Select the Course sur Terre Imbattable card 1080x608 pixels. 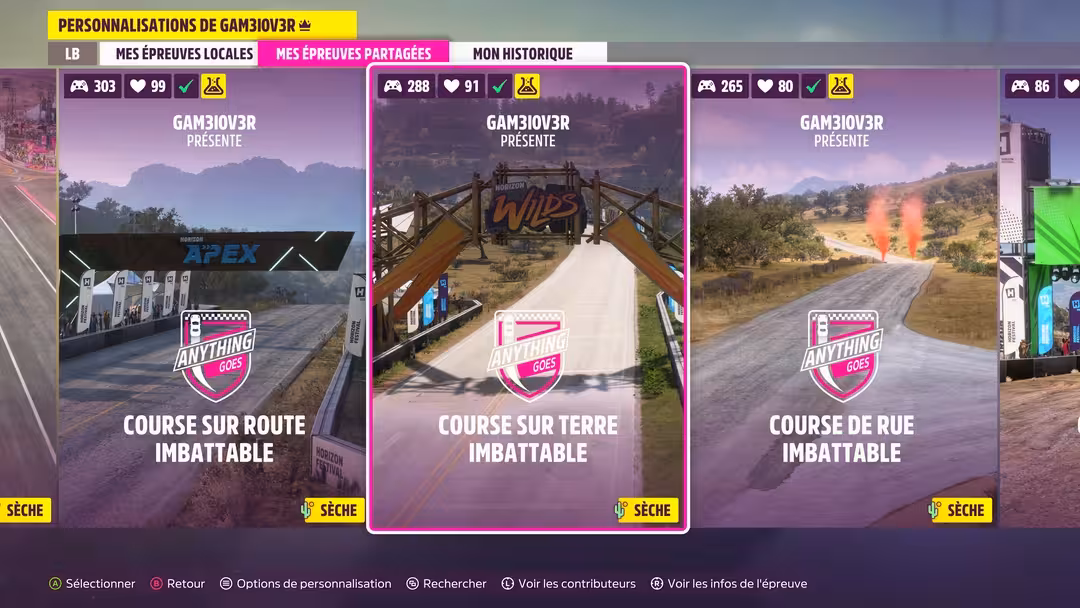tap(528, 300)
